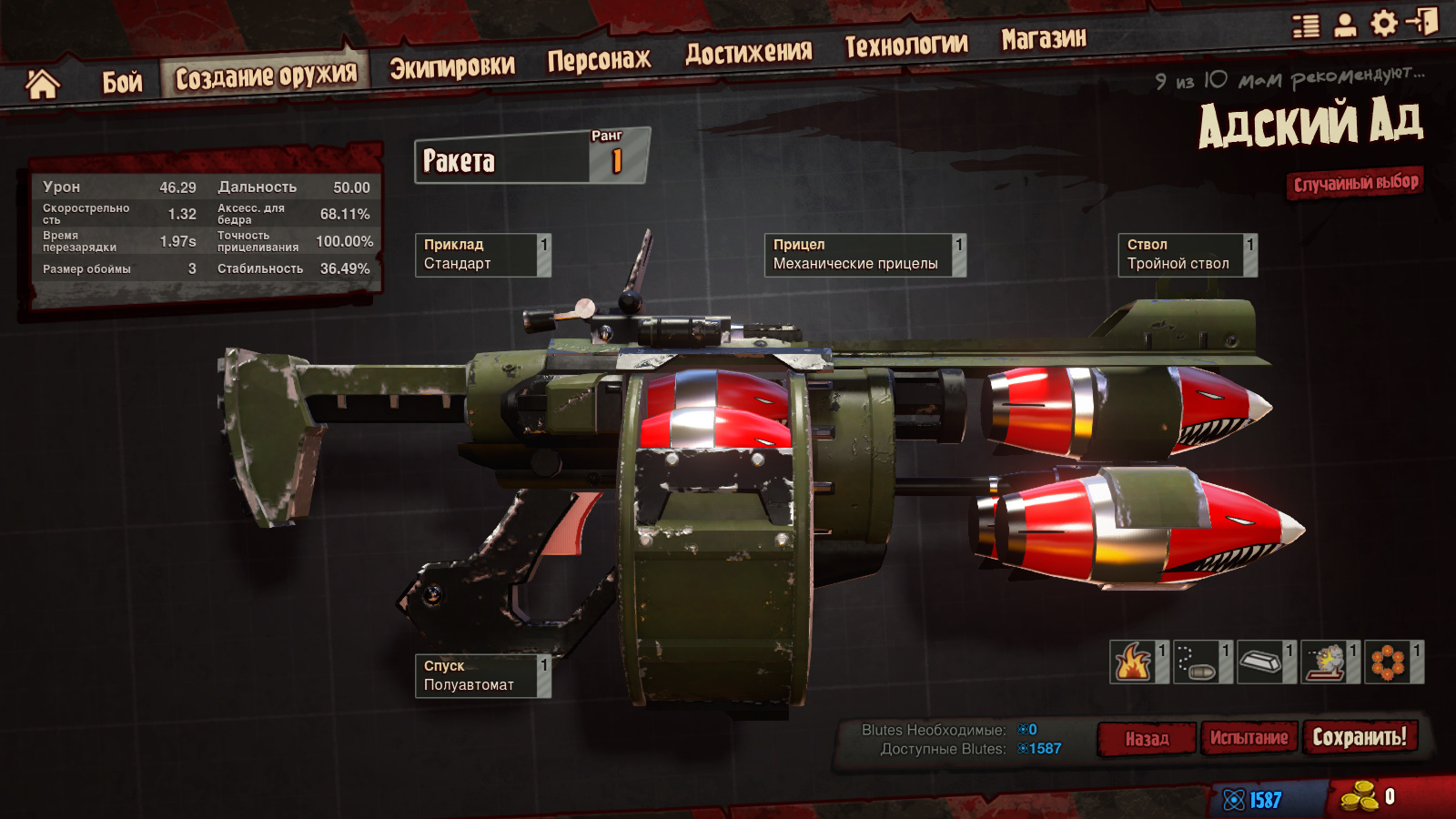Select the Приклад Стандарт part slot
The width and height of the screenshot is (1456, 819).
(482, 255)
